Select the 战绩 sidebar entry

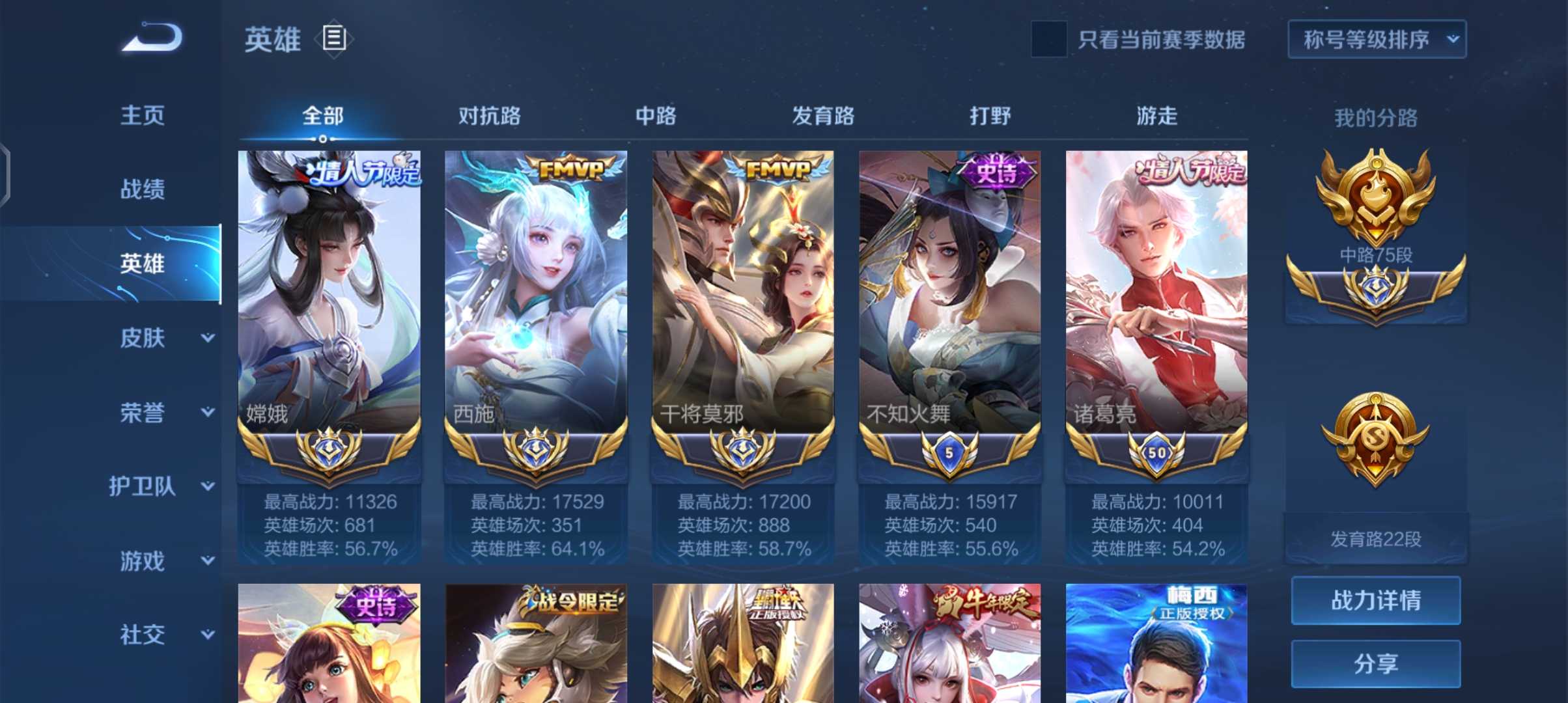tap(143, 189)
